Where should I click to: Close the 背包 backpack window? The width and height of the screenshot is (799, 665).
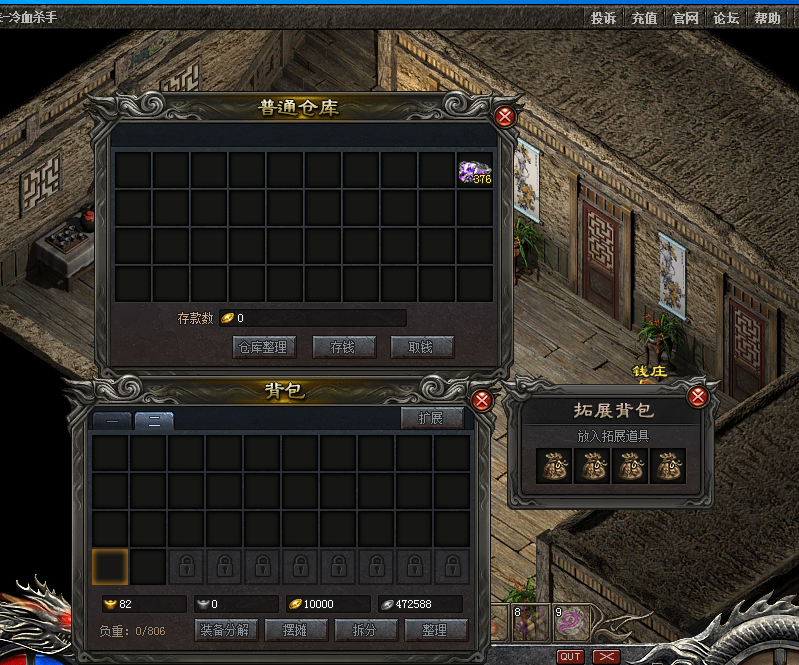click(x=481, y=401)
